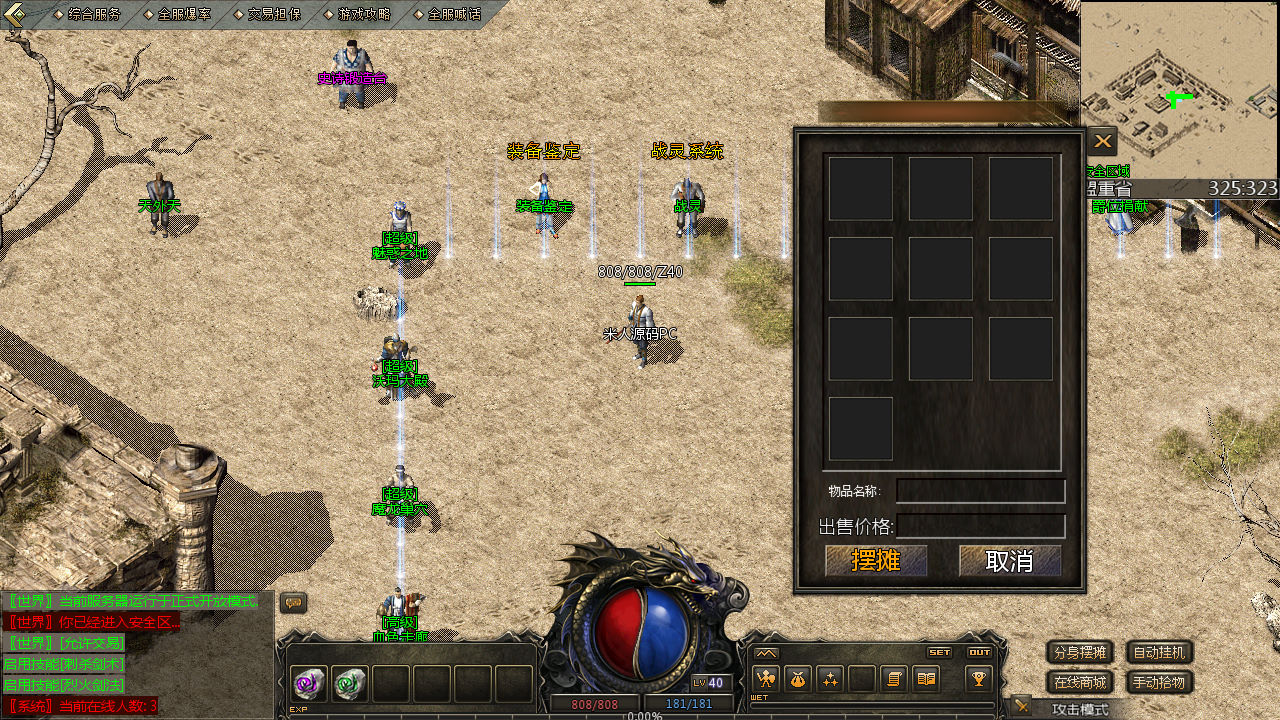
Task: Open the bag pouch icon
Action: pyautogui.click(x=797, y=680)
